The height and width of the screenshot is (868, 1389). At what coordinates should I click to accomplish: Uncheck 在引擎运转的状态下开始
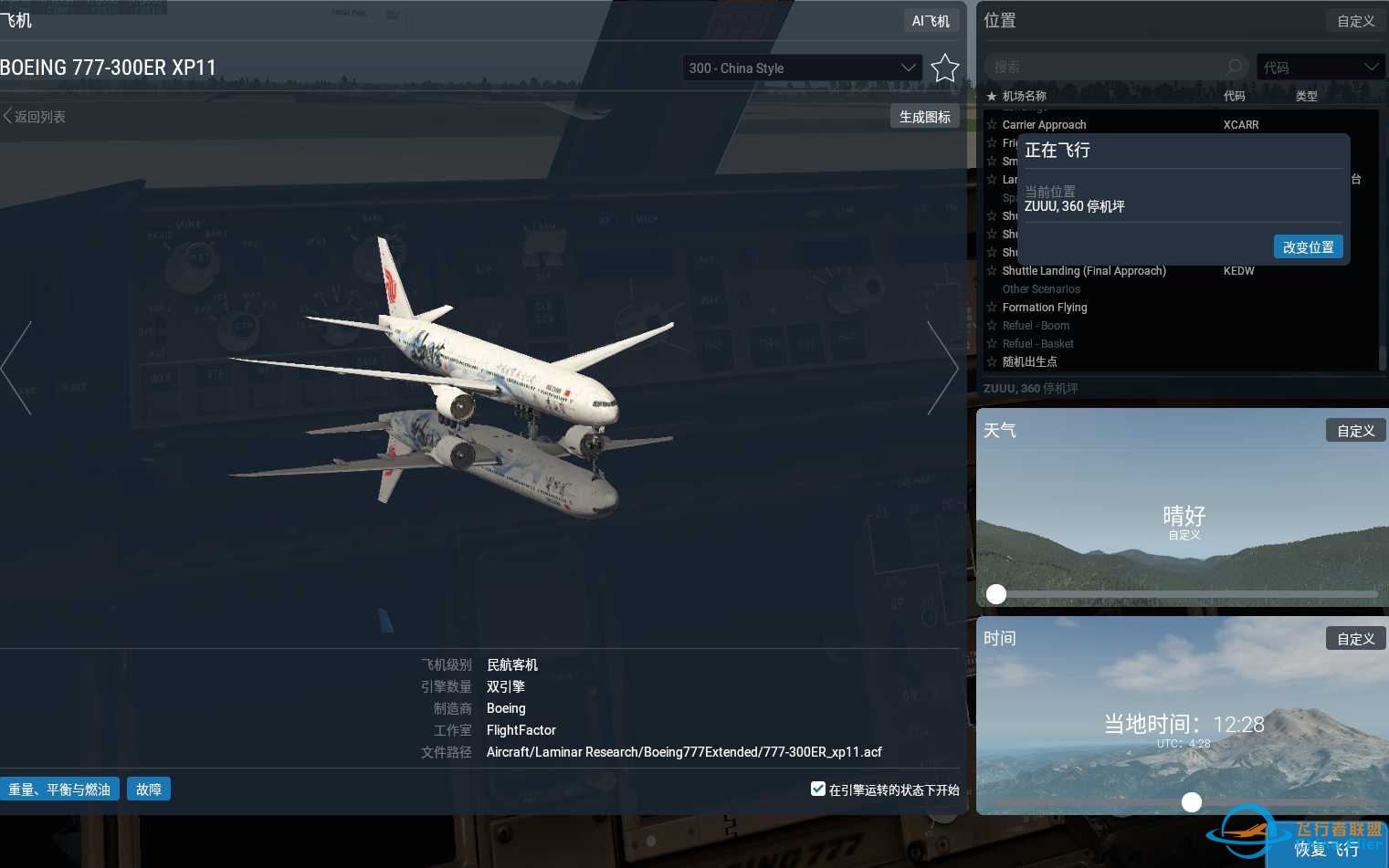pos(817,789)
